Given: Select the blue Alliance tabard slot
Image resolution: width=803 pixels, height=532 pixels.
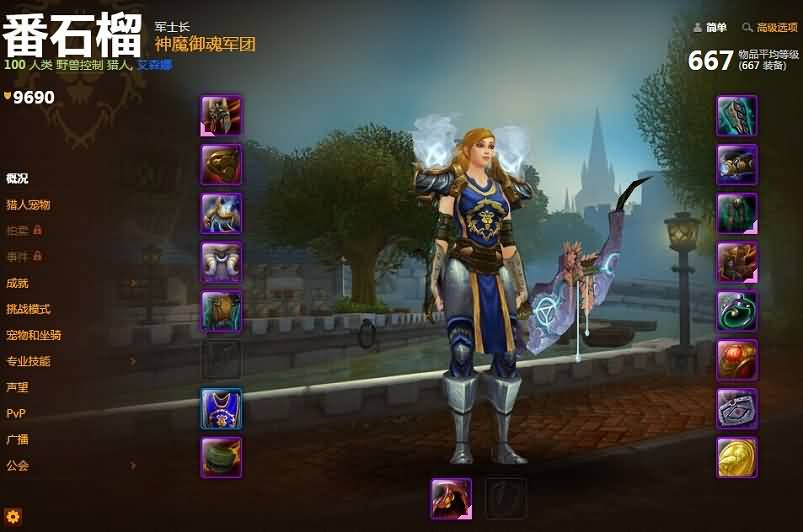Looking at the screenshot, I should point(221,409).
